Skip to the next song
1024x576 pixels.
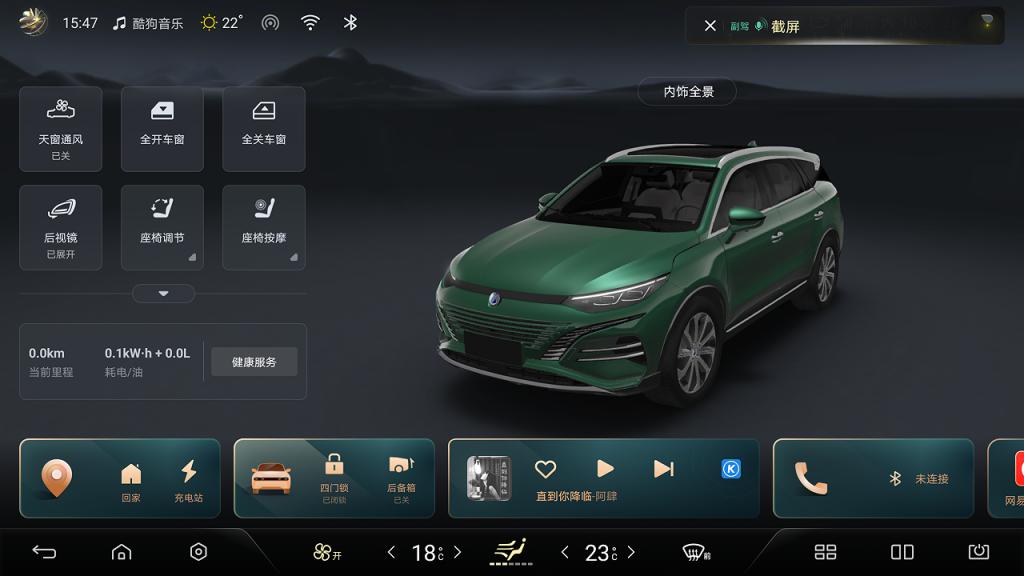coord(663,468)
